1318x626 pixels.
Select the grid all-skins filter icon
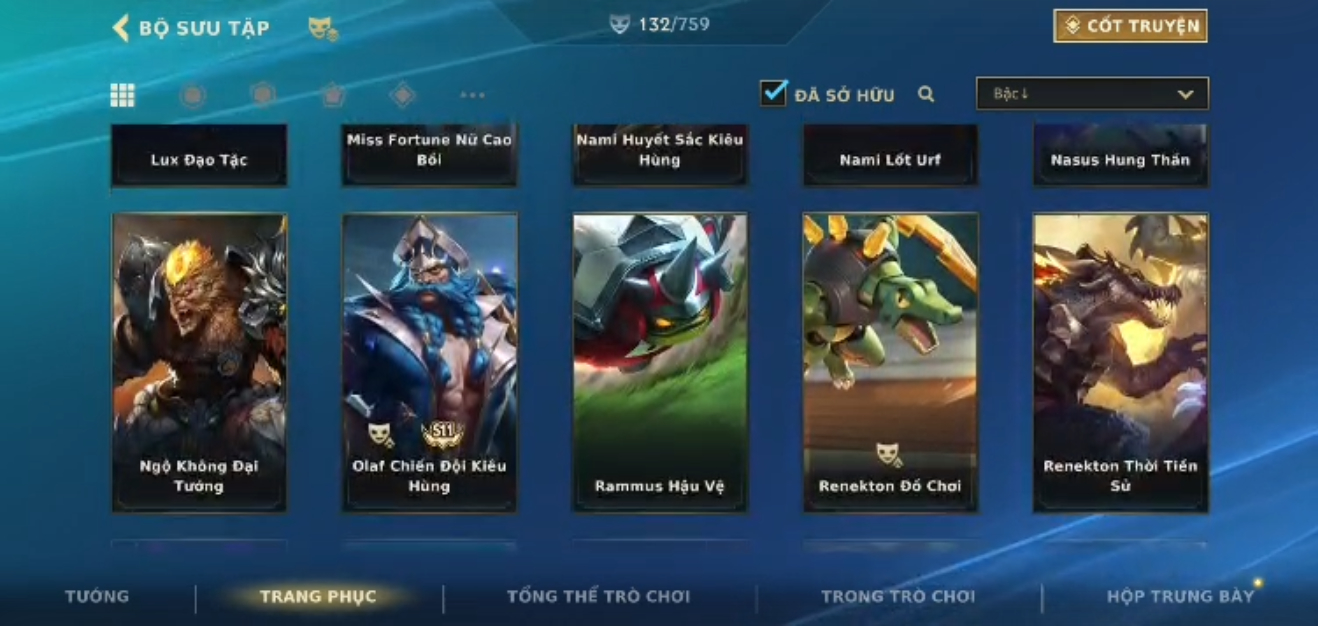[122, 95]
